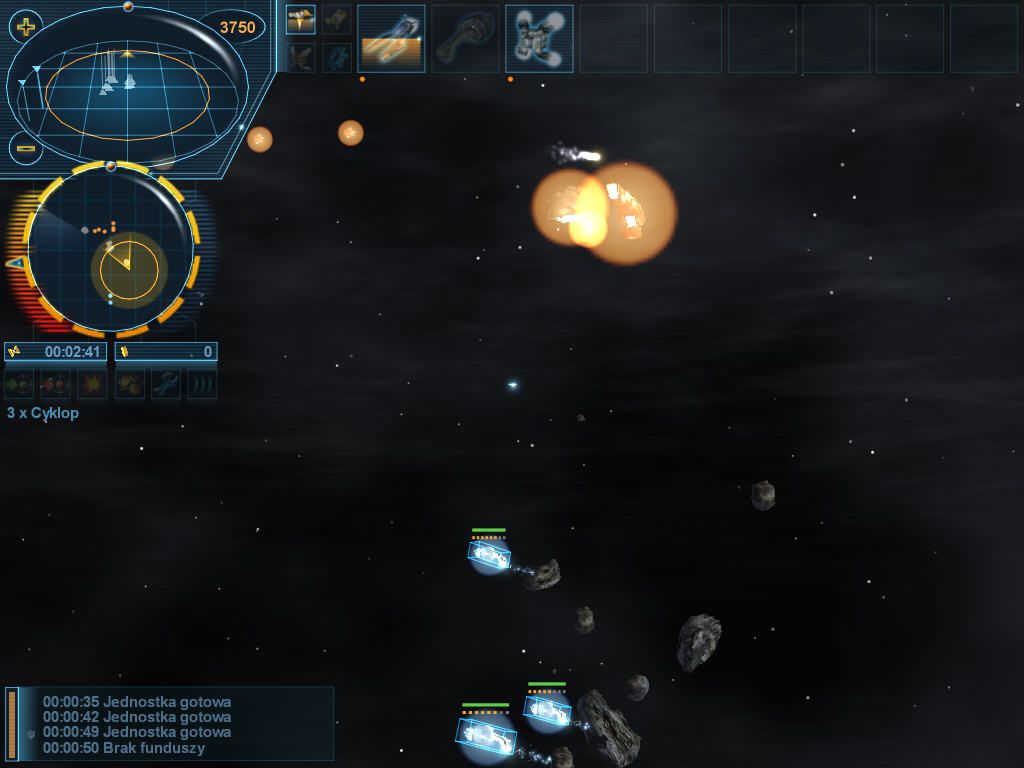The width and height of the screenshot is (1024, 768).
Task: Select the four-pod station build icon
Action: tap(539, 39)
